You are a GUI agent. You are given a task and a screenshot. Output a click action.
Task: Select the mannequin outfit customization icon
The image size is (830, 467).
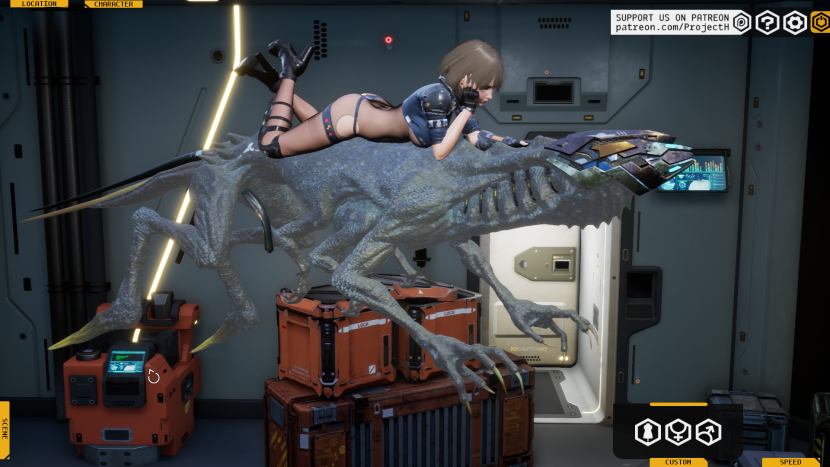point(647,432)
